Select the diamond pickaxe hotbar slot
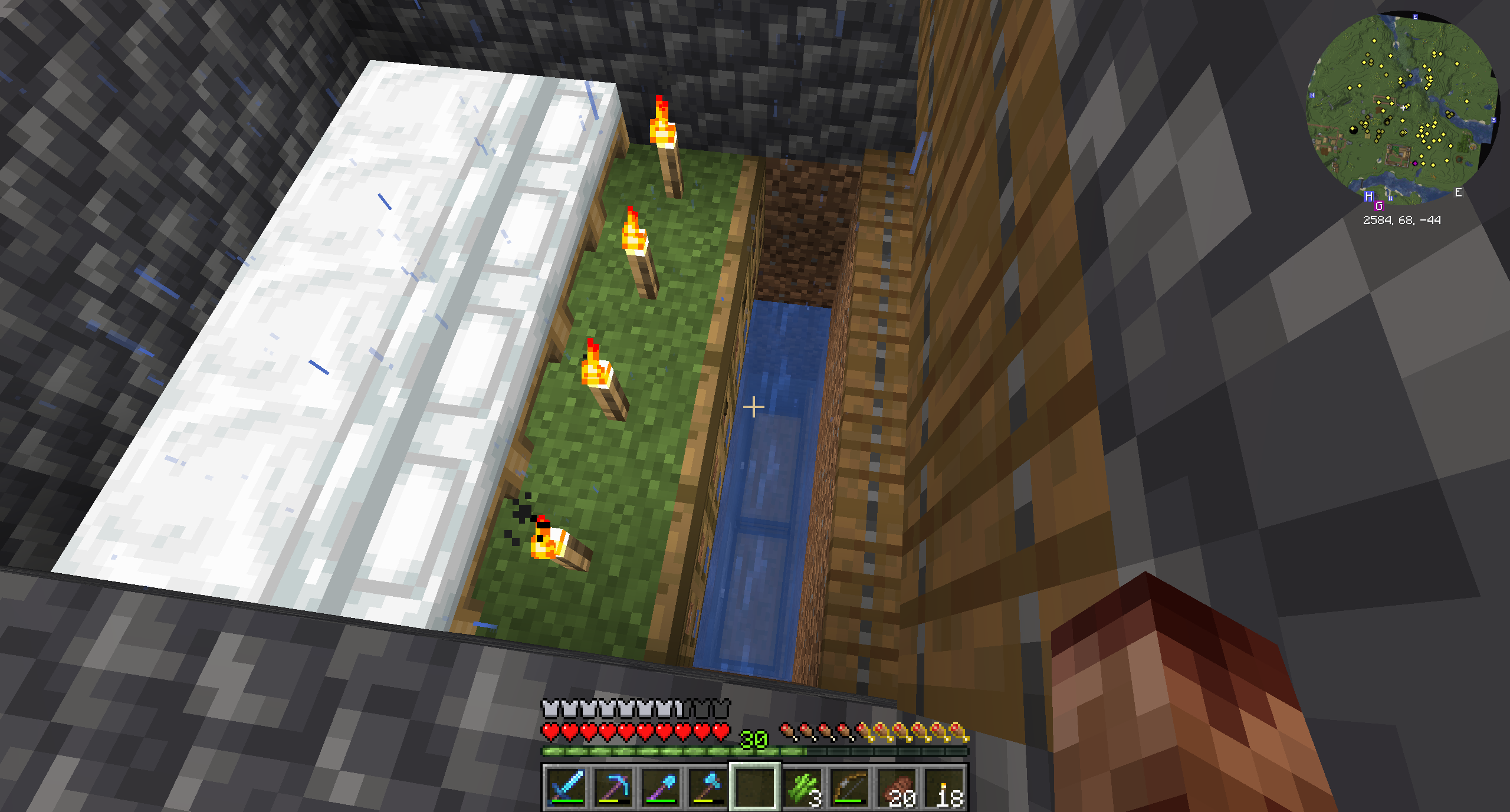Viewport: 1510px width, 812px height. (613, 787)
